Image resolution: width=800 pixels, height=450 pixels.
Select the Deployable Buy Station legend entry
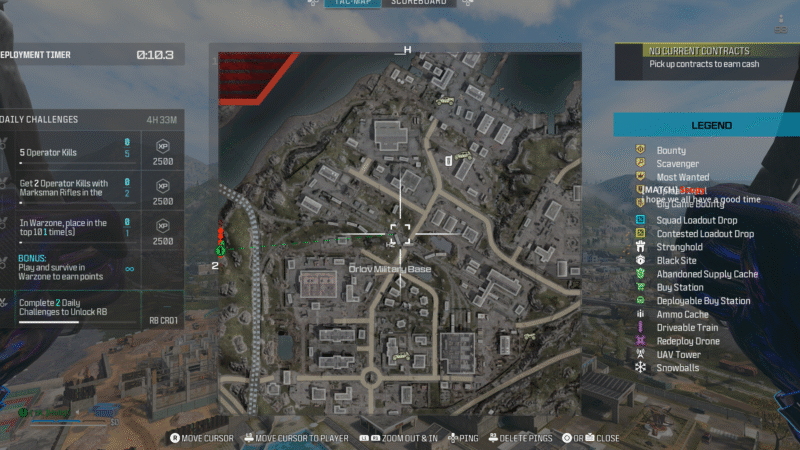click(703, 301)
